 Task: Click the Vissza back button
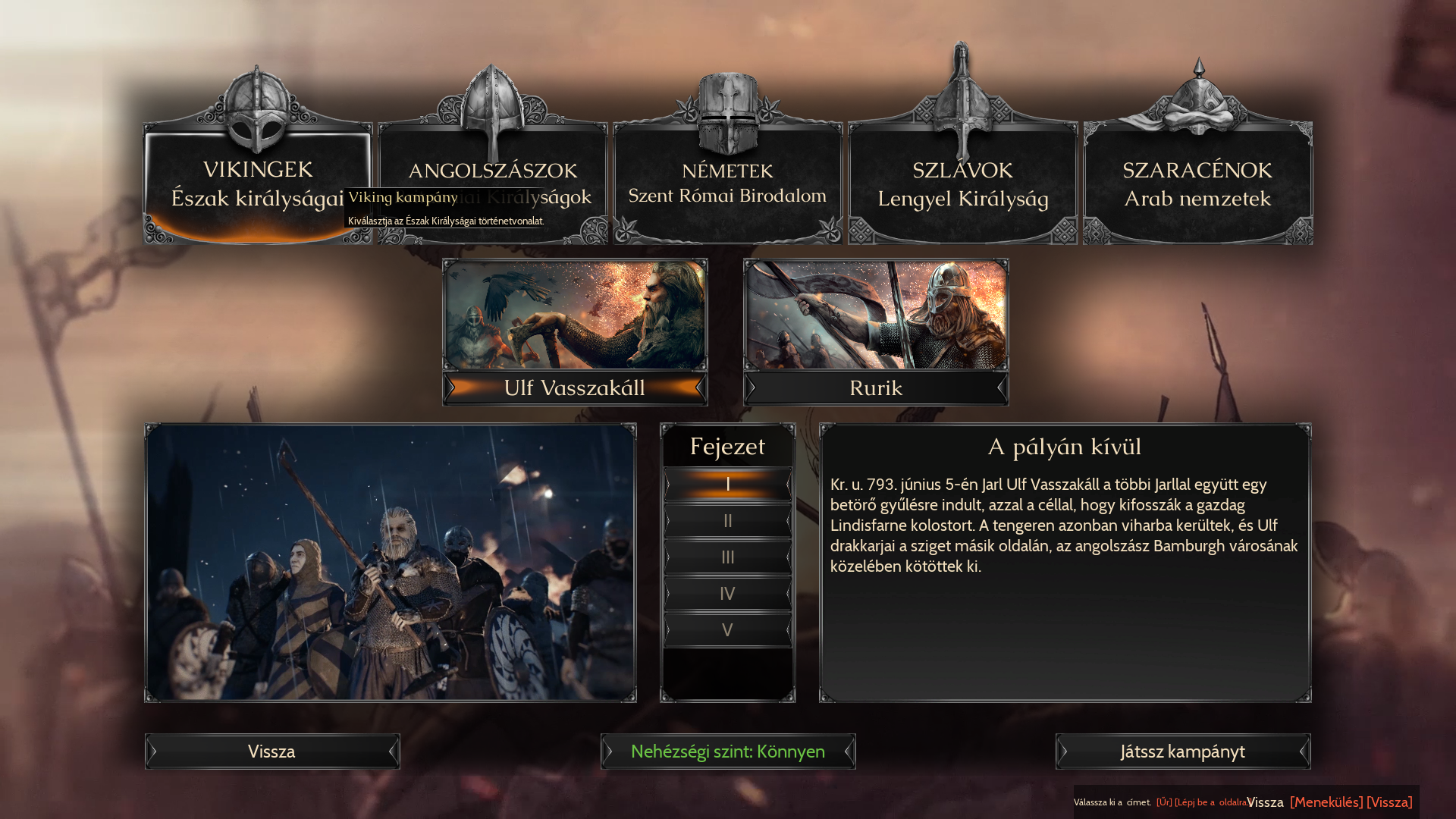(x=272, y=752)
